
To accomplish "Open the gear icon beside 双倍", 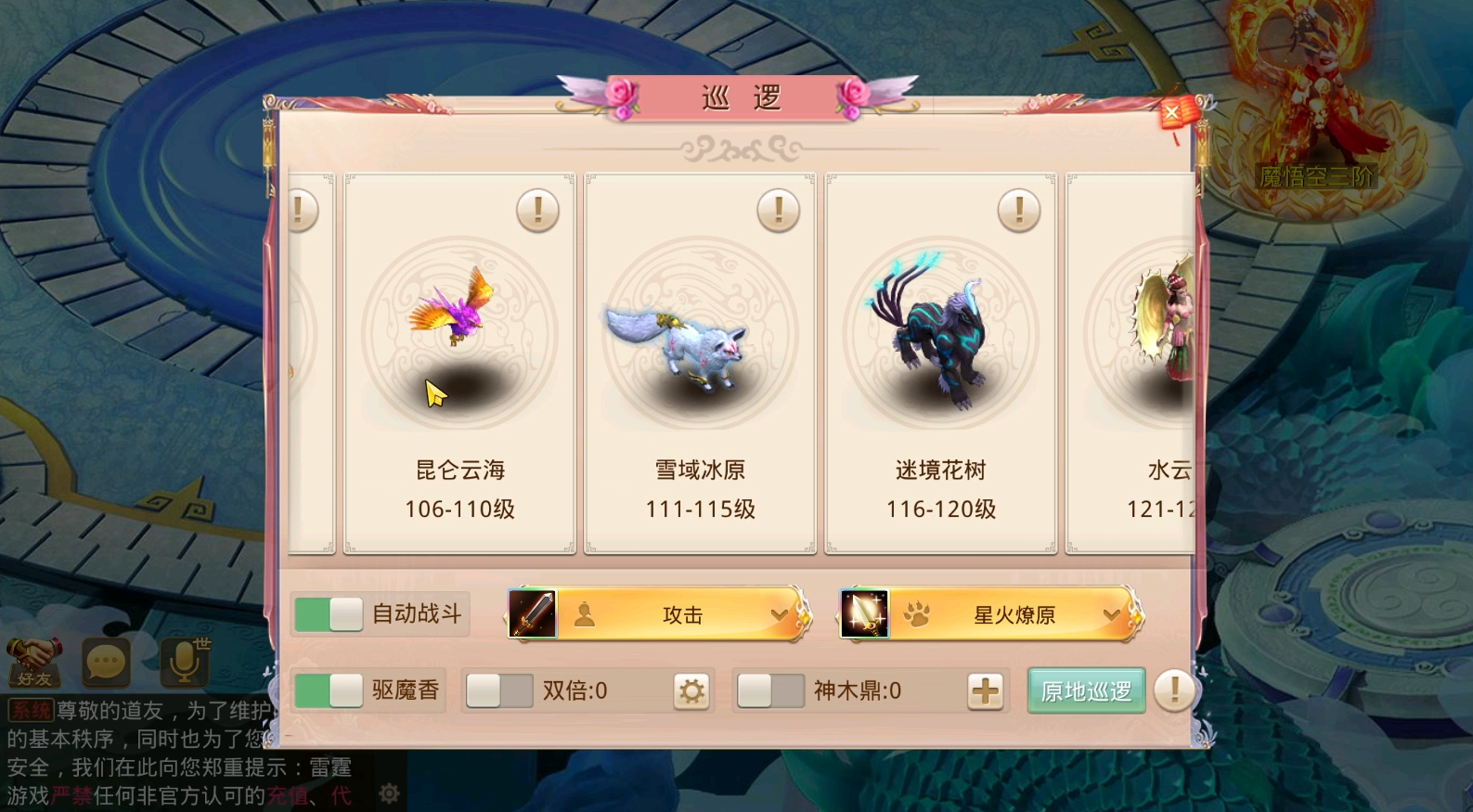I will point(692,690).
